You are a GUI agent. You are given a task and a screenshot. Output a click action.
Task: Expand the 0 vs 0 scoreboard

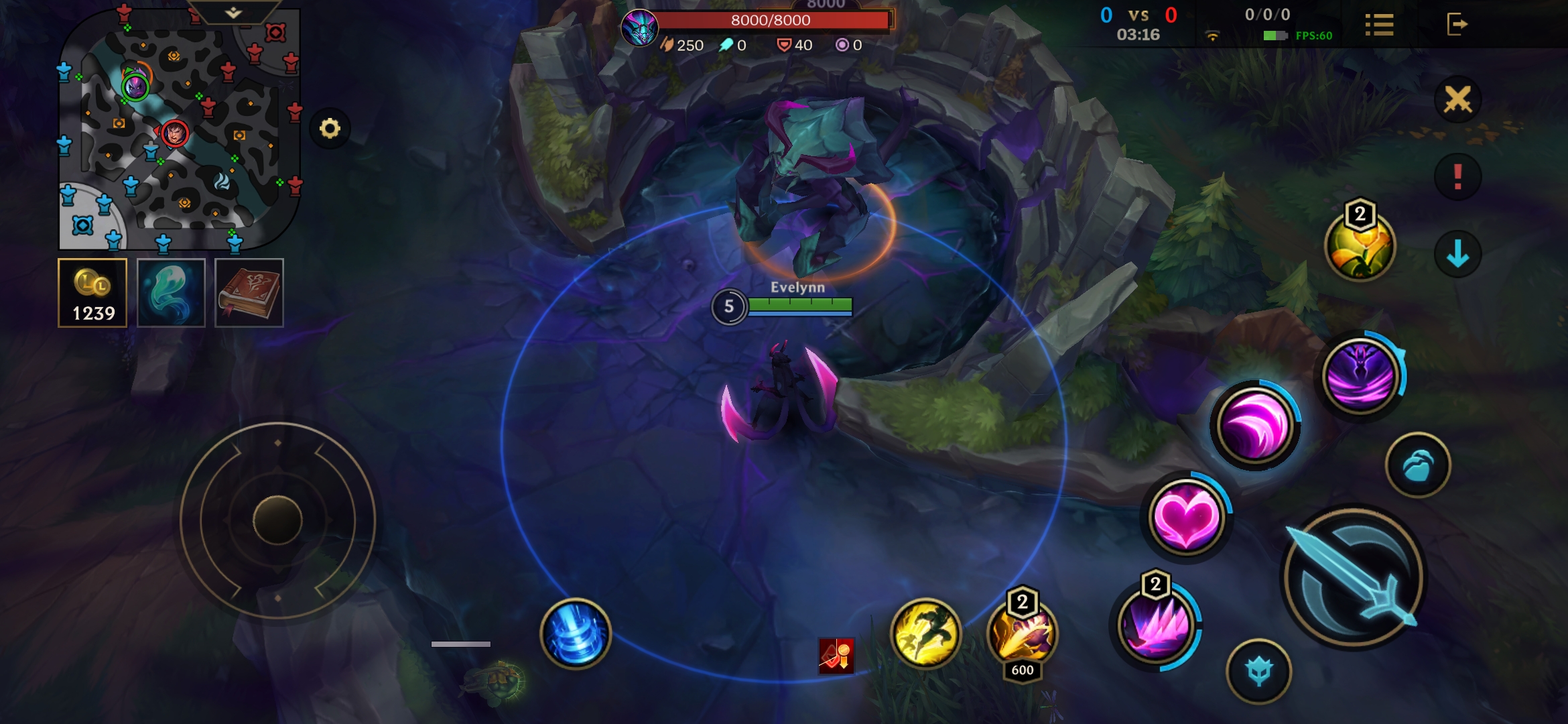point(1139,13)
